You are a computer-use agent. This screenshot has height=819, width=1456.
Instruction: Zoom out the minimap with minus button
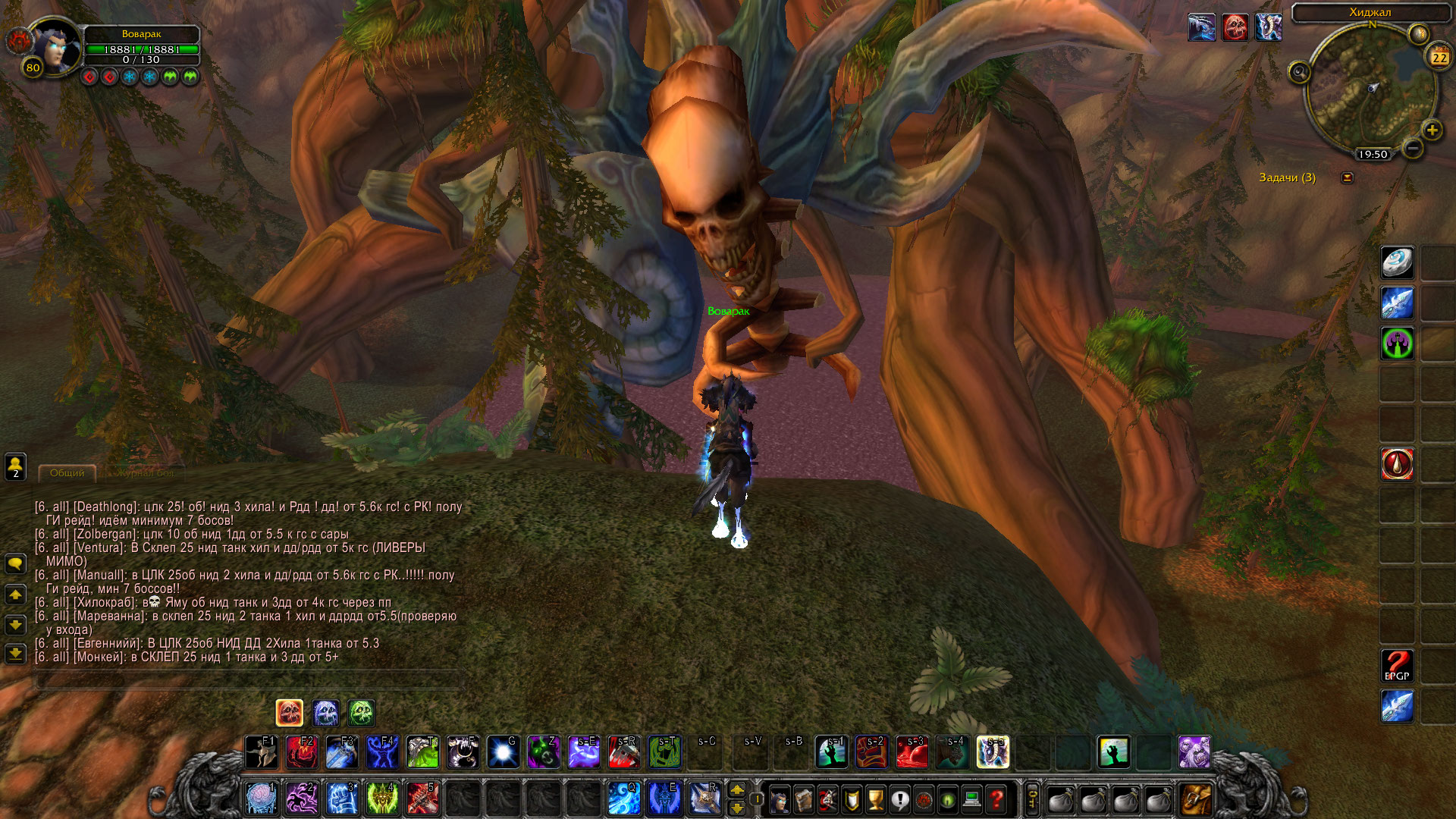coord(1412,149)
